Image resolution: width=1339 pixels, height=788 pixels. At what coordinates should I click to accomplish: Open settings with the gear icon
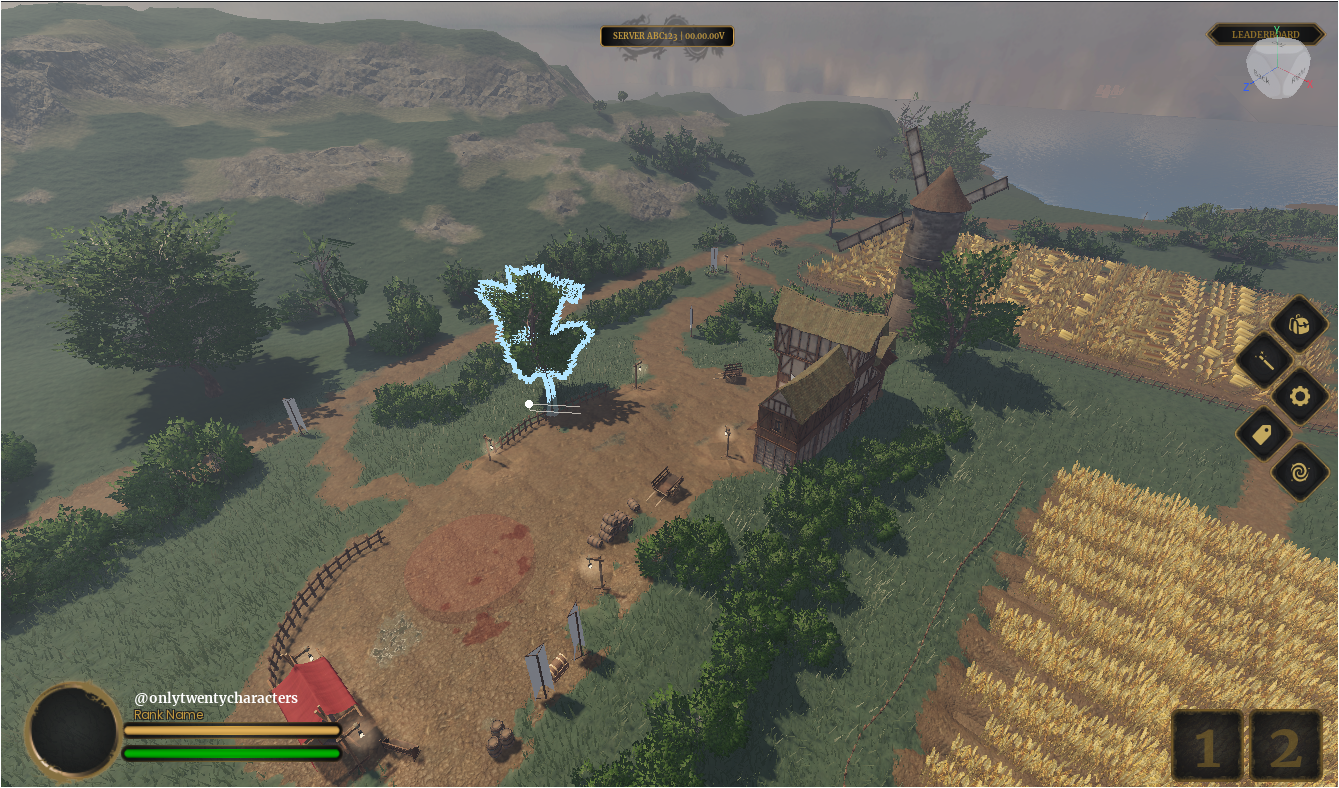[1299, 397]
